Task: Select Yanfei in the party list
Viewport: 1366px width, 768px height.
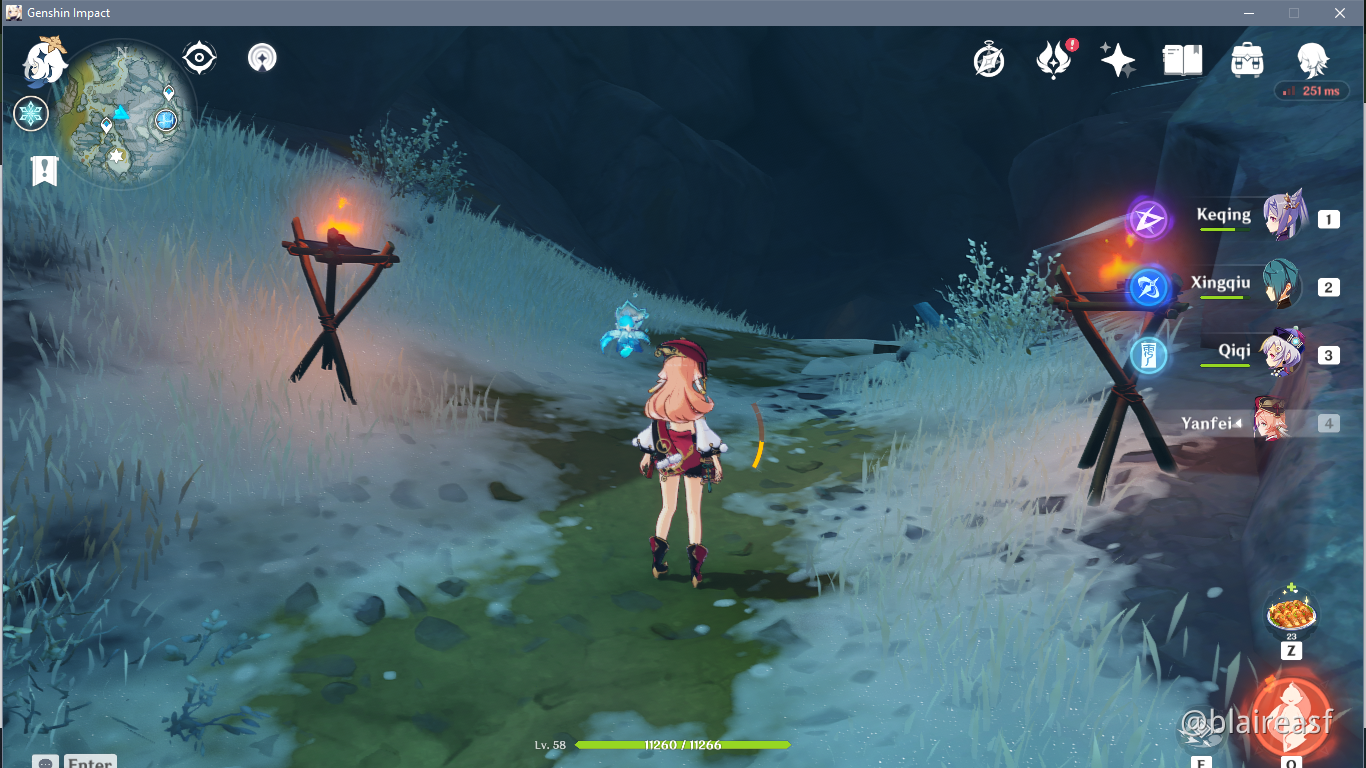Action: [1268, 423]
